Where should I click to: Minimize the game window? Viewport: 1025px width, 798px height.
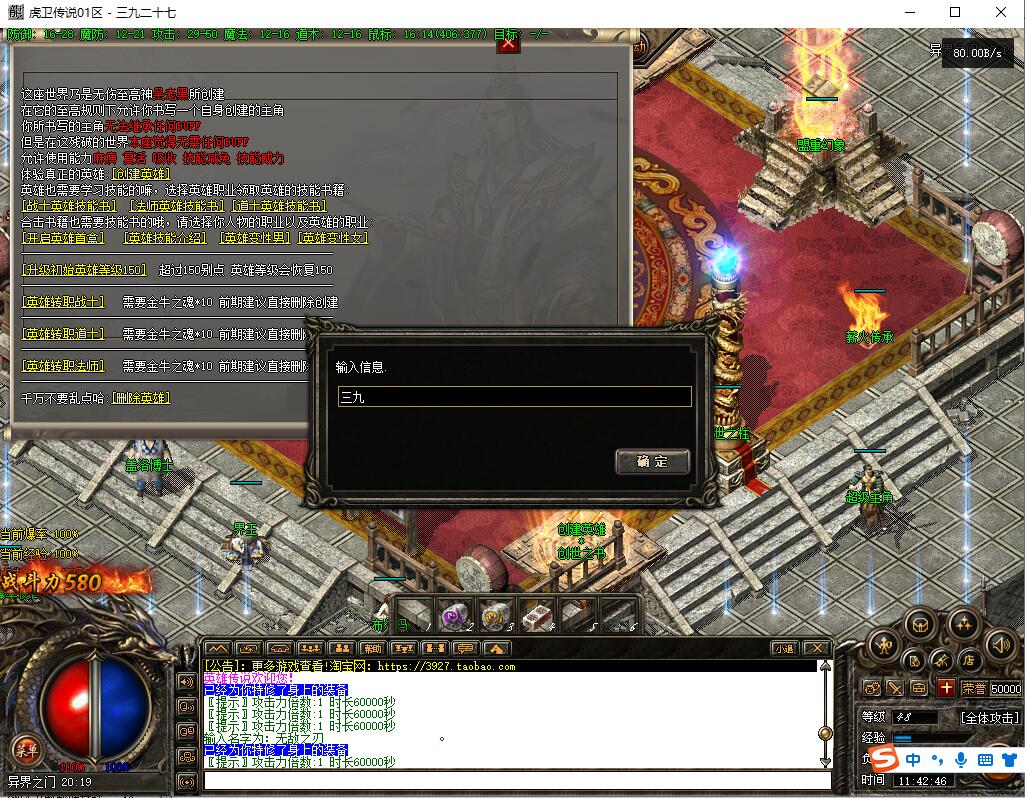pyautogui.click(x=908, y=13)
